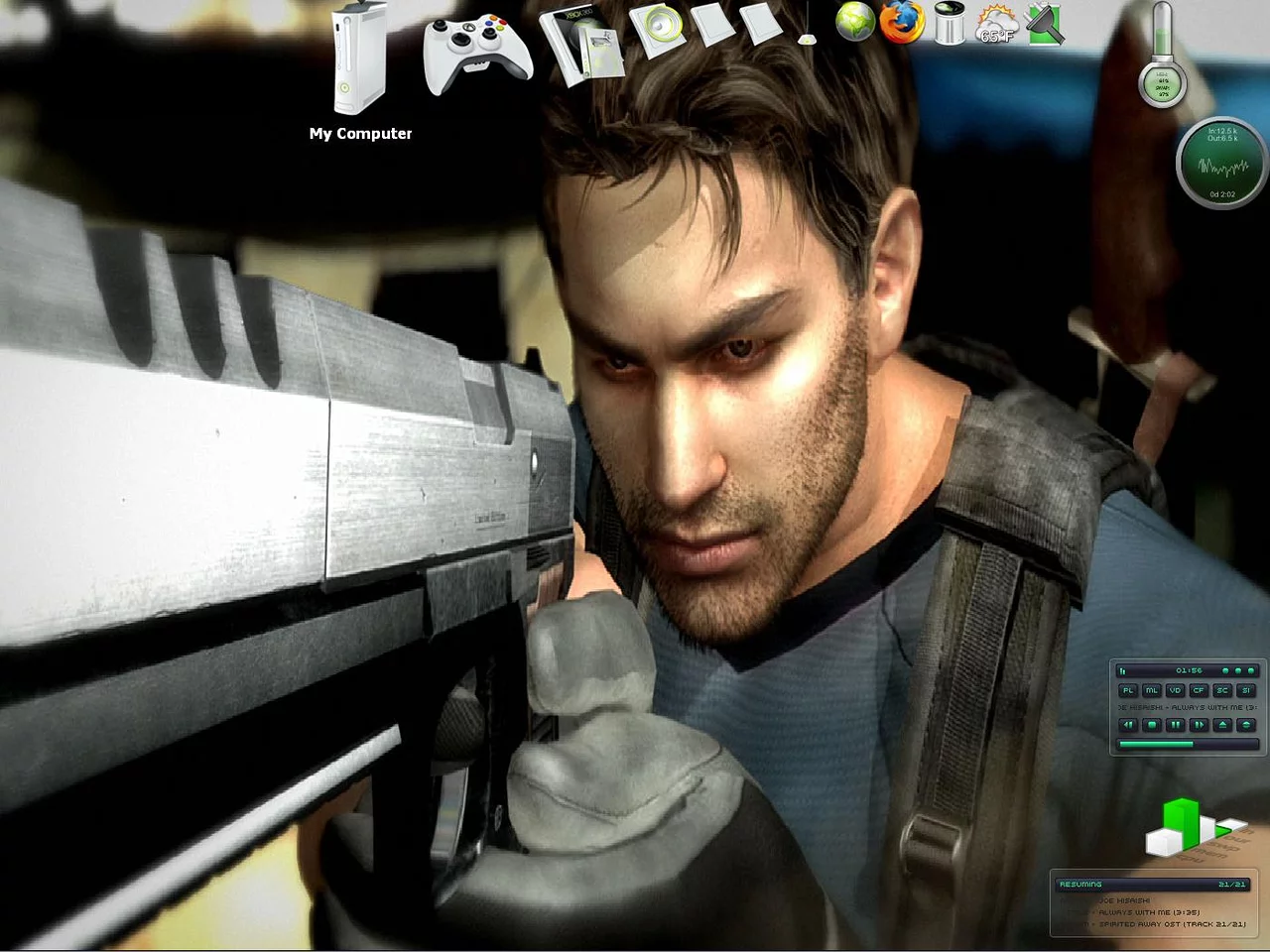This screenshot has height=952, width=1270.
Task: Open the Xbox 360 game case icon
Action: pos(585,47)
